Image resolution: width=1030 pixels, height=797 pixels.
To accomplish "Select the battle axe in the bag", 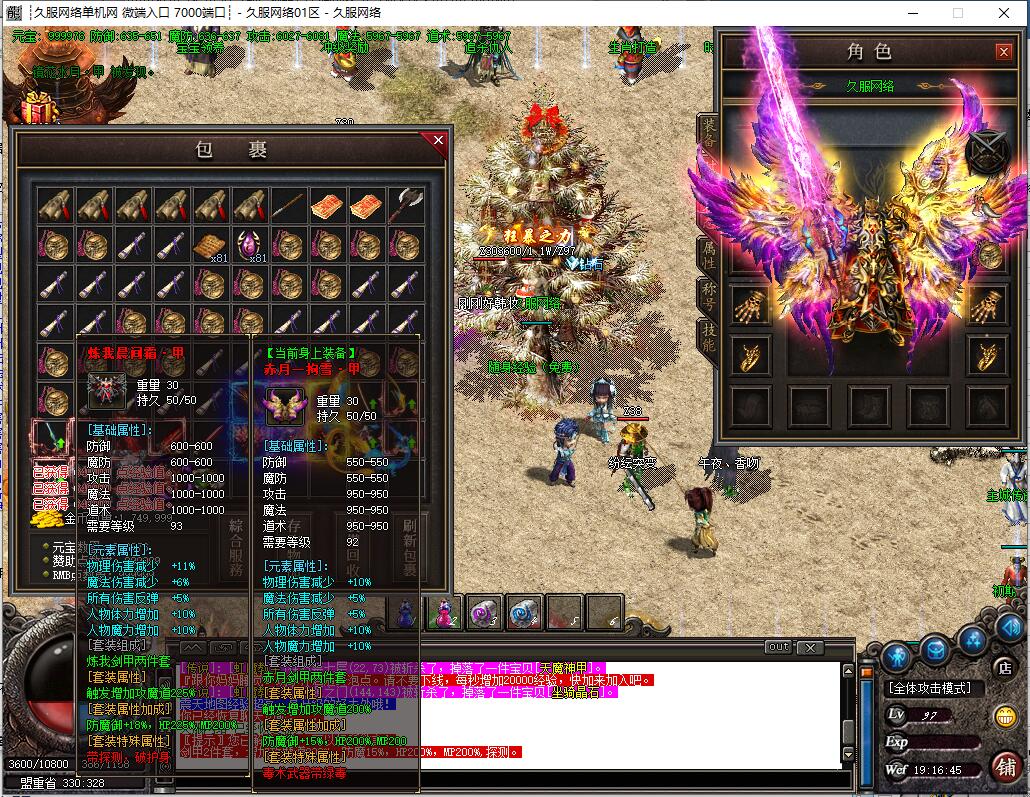I will point(405,205).
